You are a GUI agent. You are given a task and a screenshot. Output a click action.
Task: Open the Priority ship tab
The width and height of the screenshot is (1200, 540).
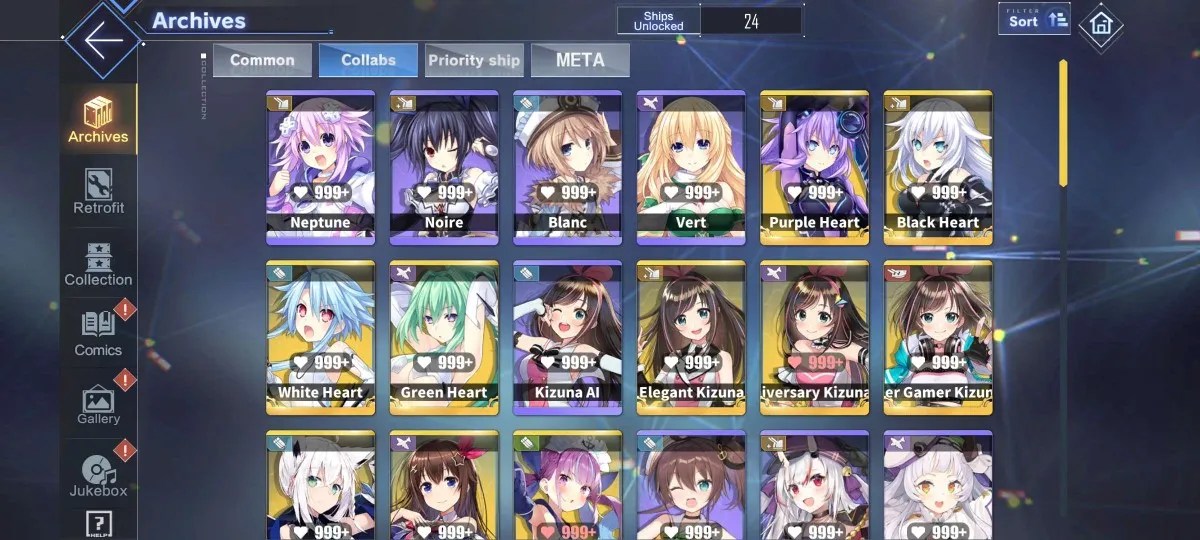pos(474,60)
